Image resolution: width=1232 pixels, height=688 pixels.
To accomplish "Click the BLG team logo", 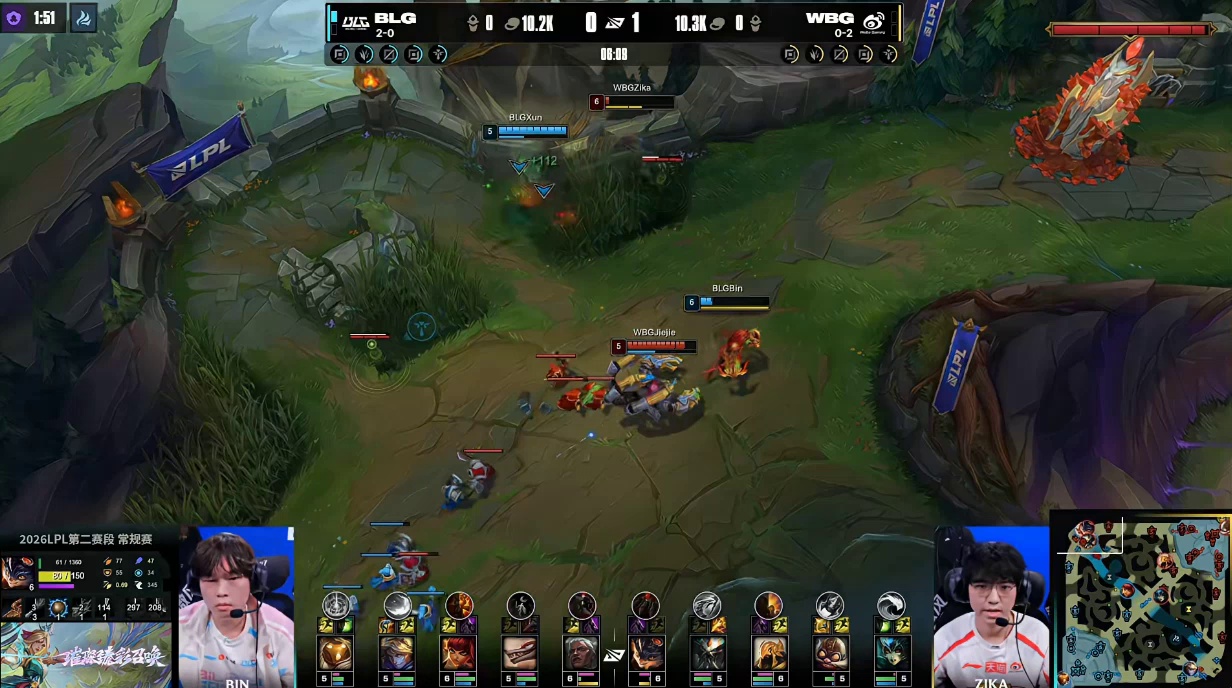I will click(354, 21).
